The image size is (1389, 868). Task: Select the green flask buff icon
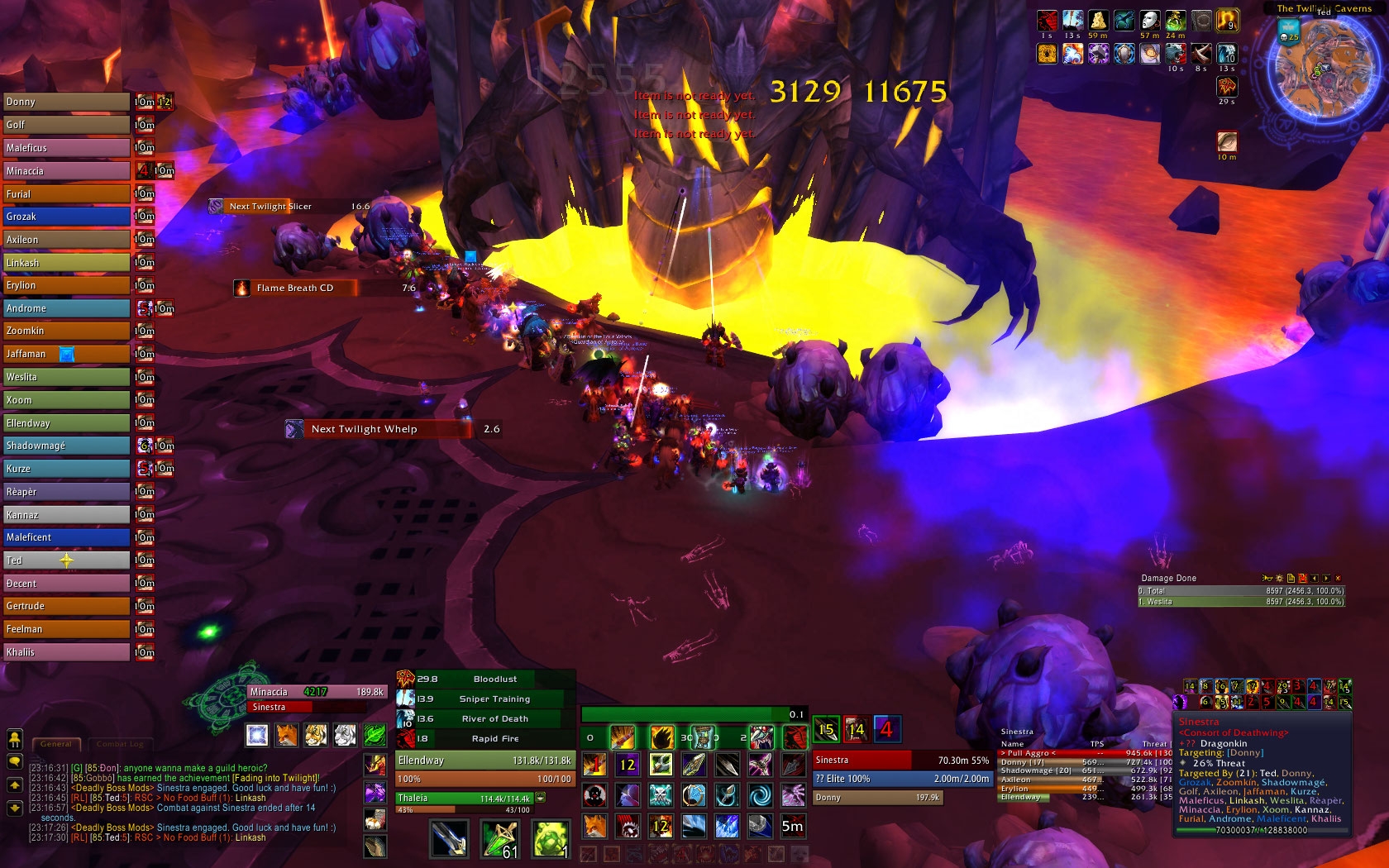(x=1175, y=20)
